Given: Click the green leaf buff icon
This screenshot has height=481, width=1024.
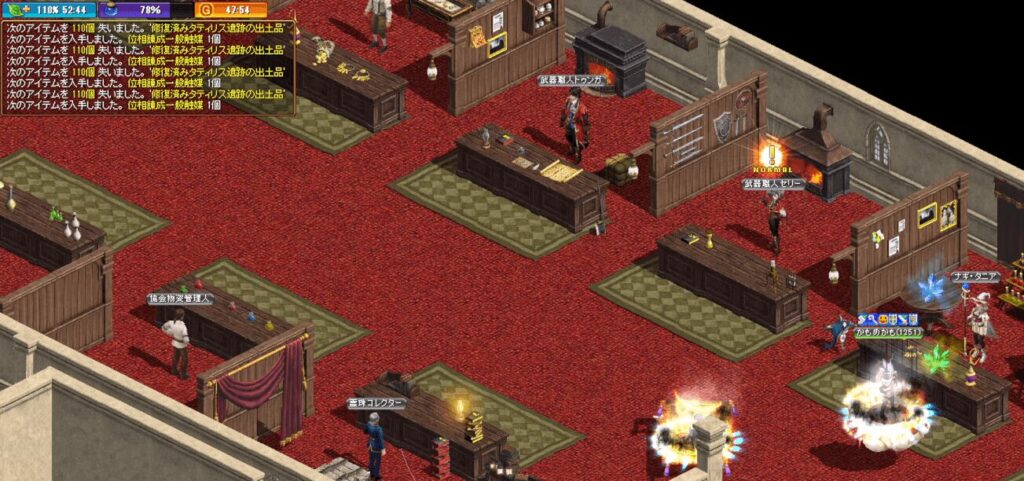Looking at the screenshot, I should tap(14, 10).
